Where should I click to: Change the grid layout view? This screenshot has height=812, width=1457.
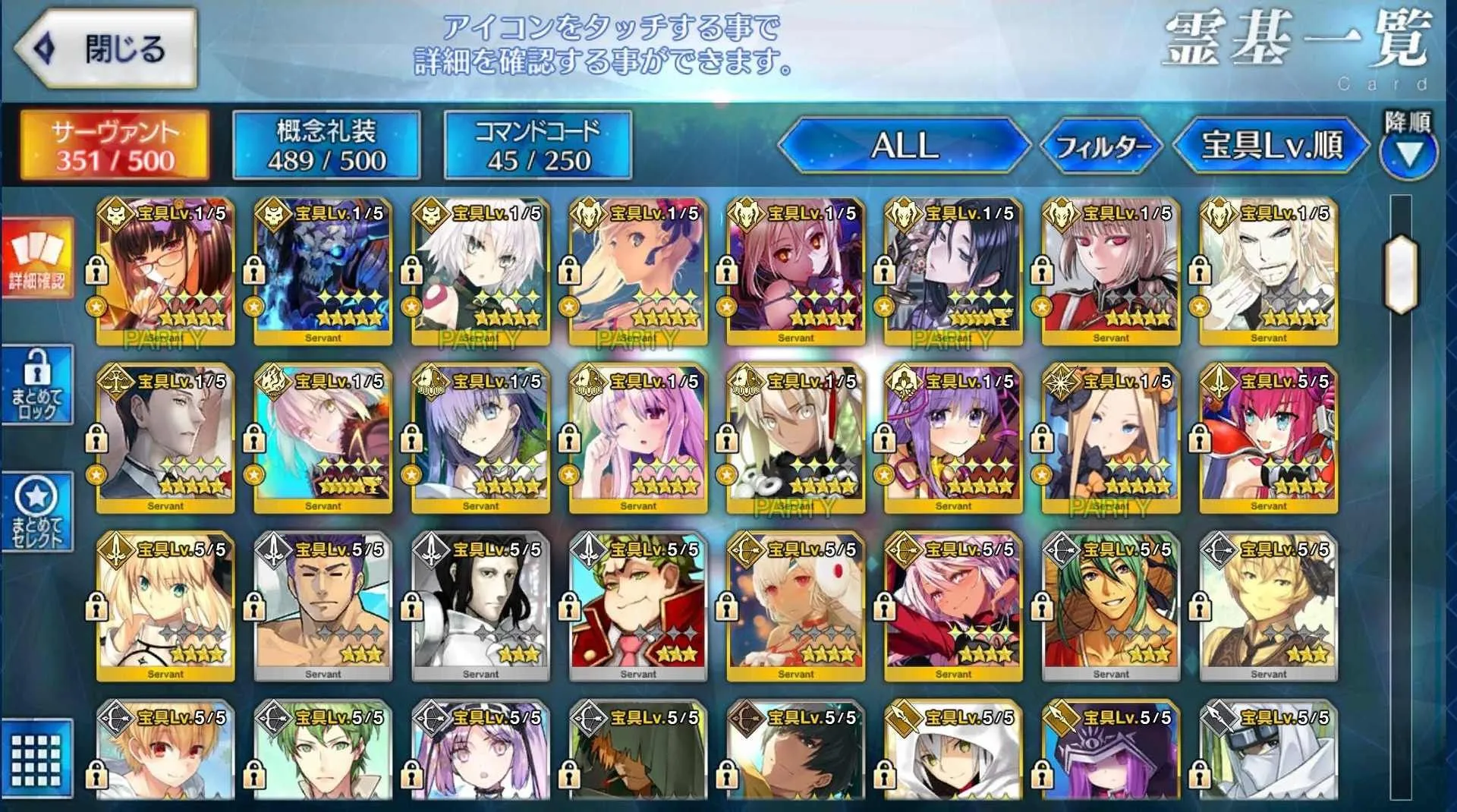pyautogui.click(x=37, y=759)
